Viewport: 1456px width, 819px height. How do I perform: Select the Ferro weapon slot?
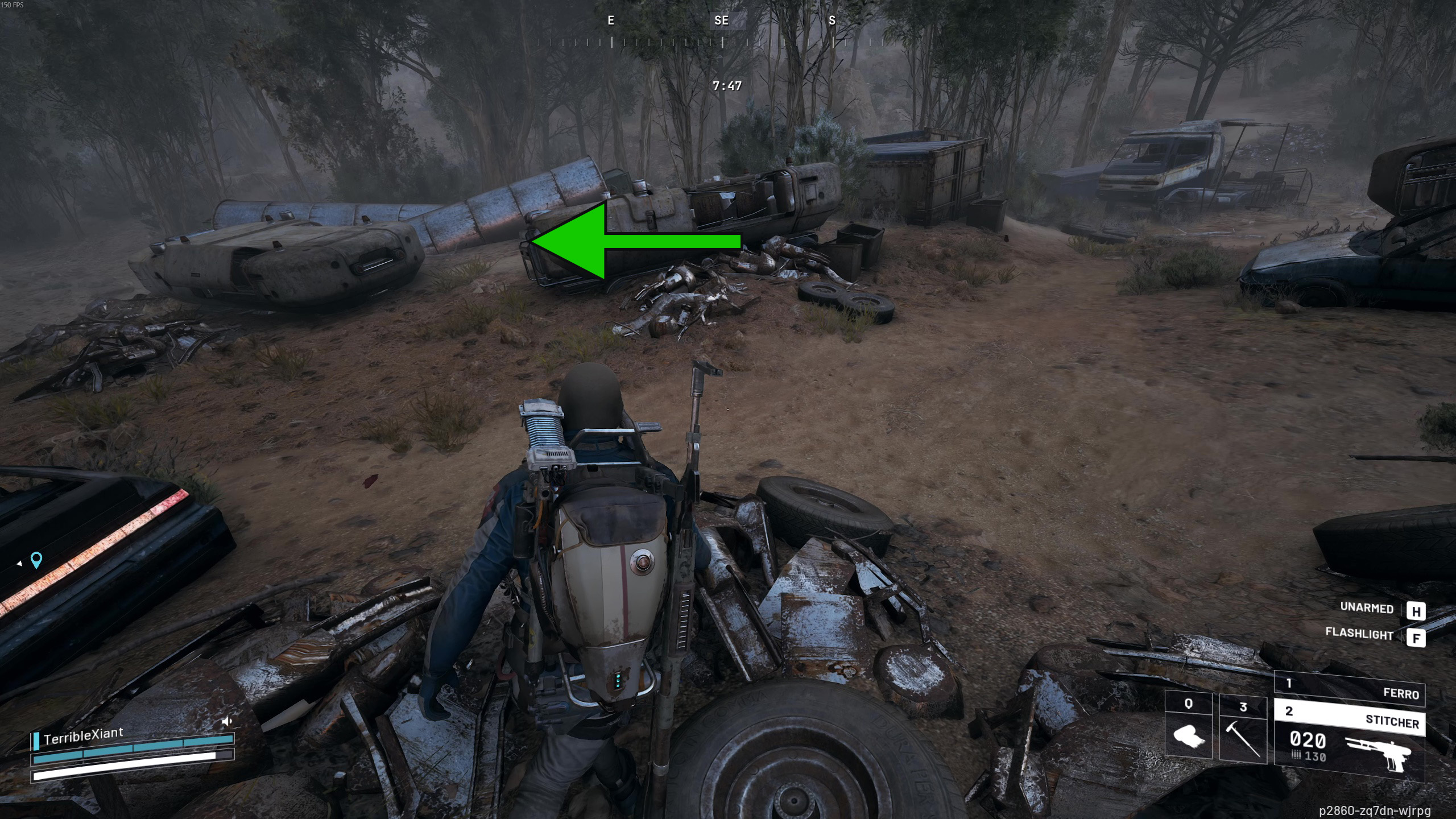pyautogui.click(x=1349, y=689)
